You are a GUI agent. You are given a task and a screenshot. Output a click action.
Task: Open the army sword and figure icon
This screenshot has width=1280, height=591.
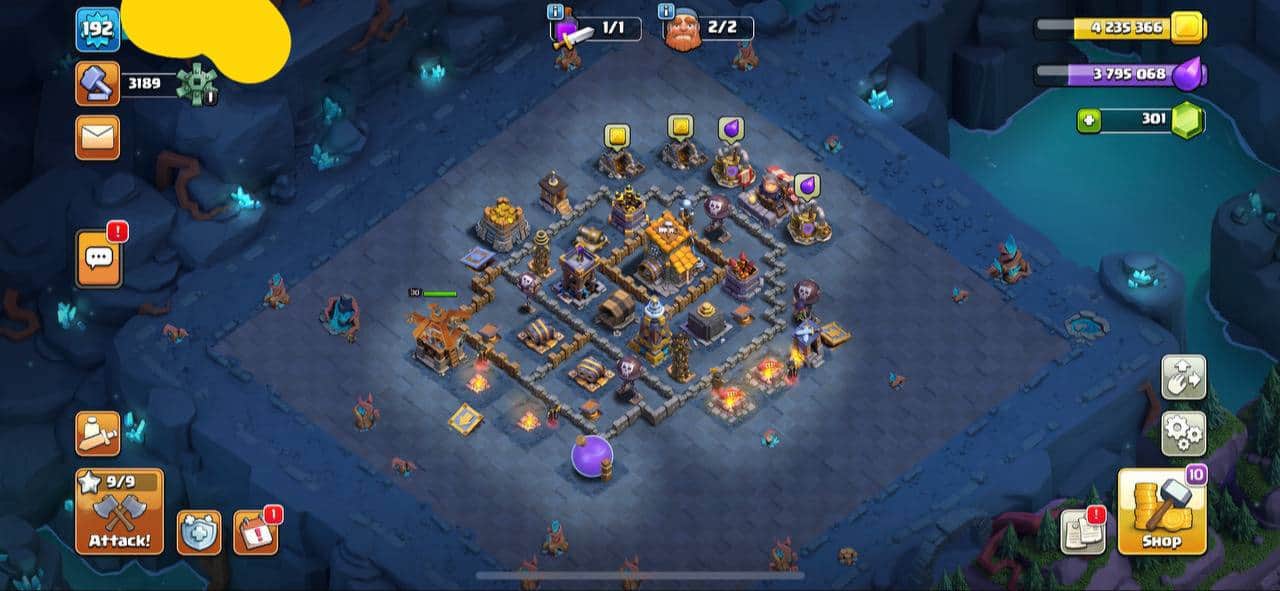pyautogui.click(x=97, y=433)
